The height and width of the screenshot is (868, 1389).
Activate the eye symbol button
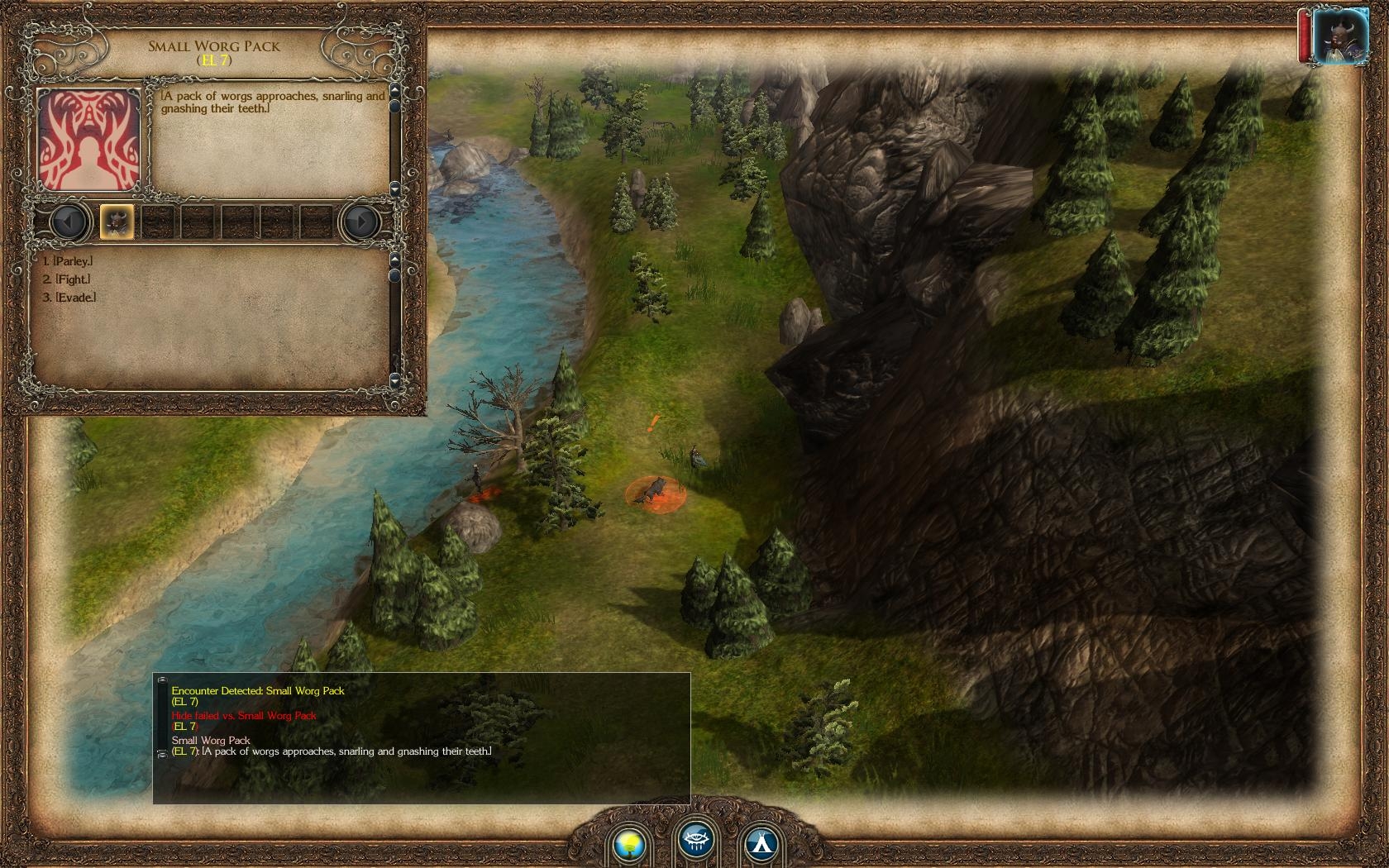pos(696,841)
